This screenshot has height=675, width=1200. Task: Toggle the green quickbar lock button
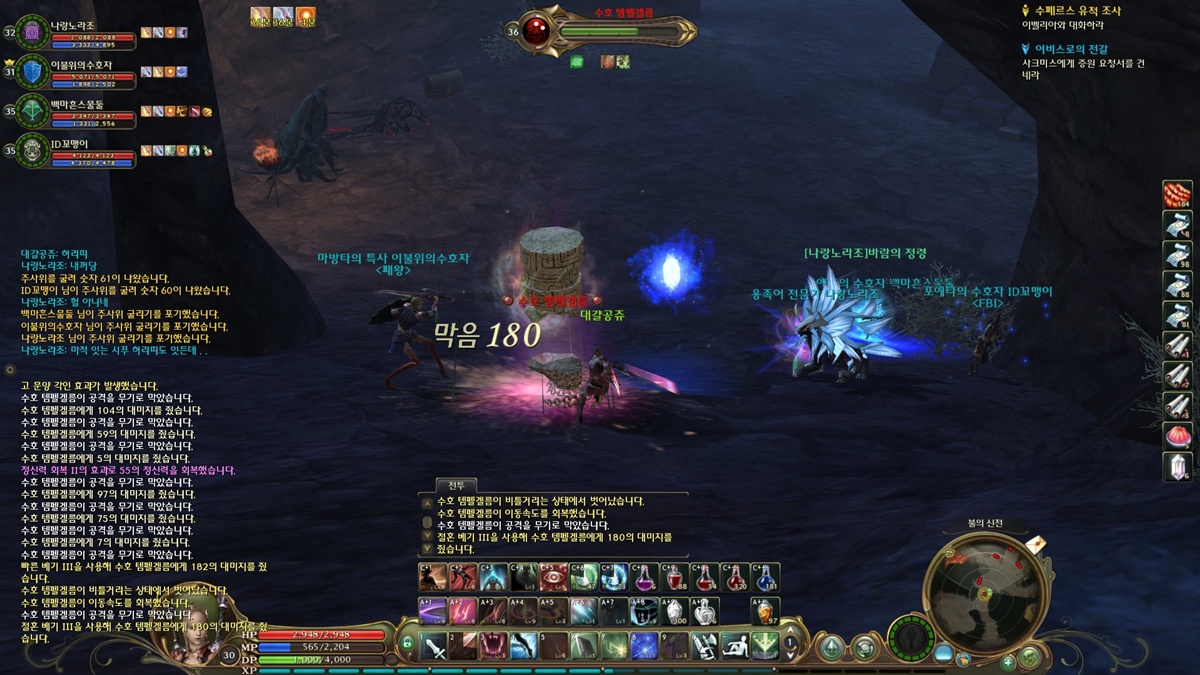point(407,643)
